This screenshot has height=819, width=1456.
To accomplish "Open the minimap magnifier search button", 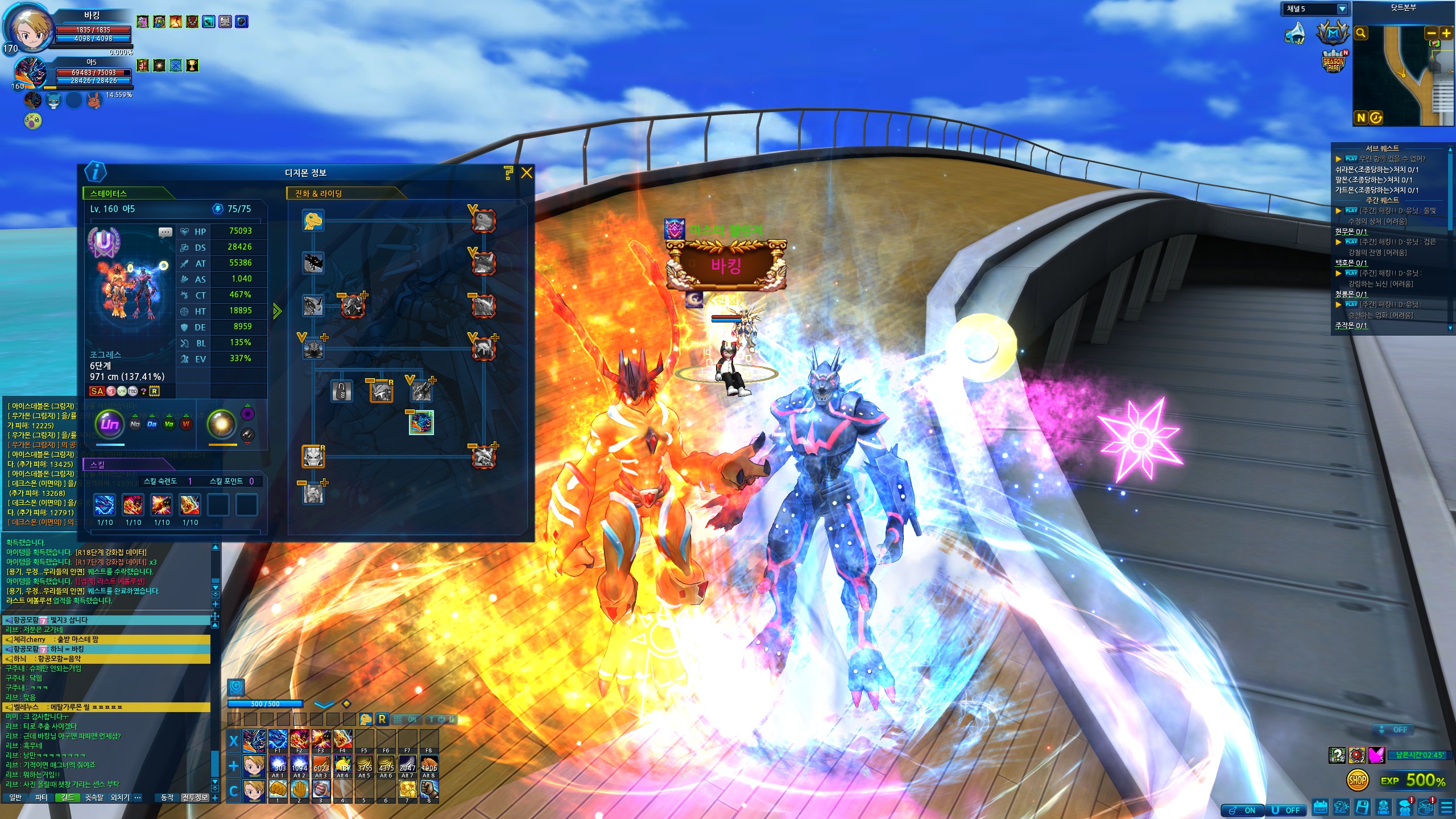I will (1361, 34).
